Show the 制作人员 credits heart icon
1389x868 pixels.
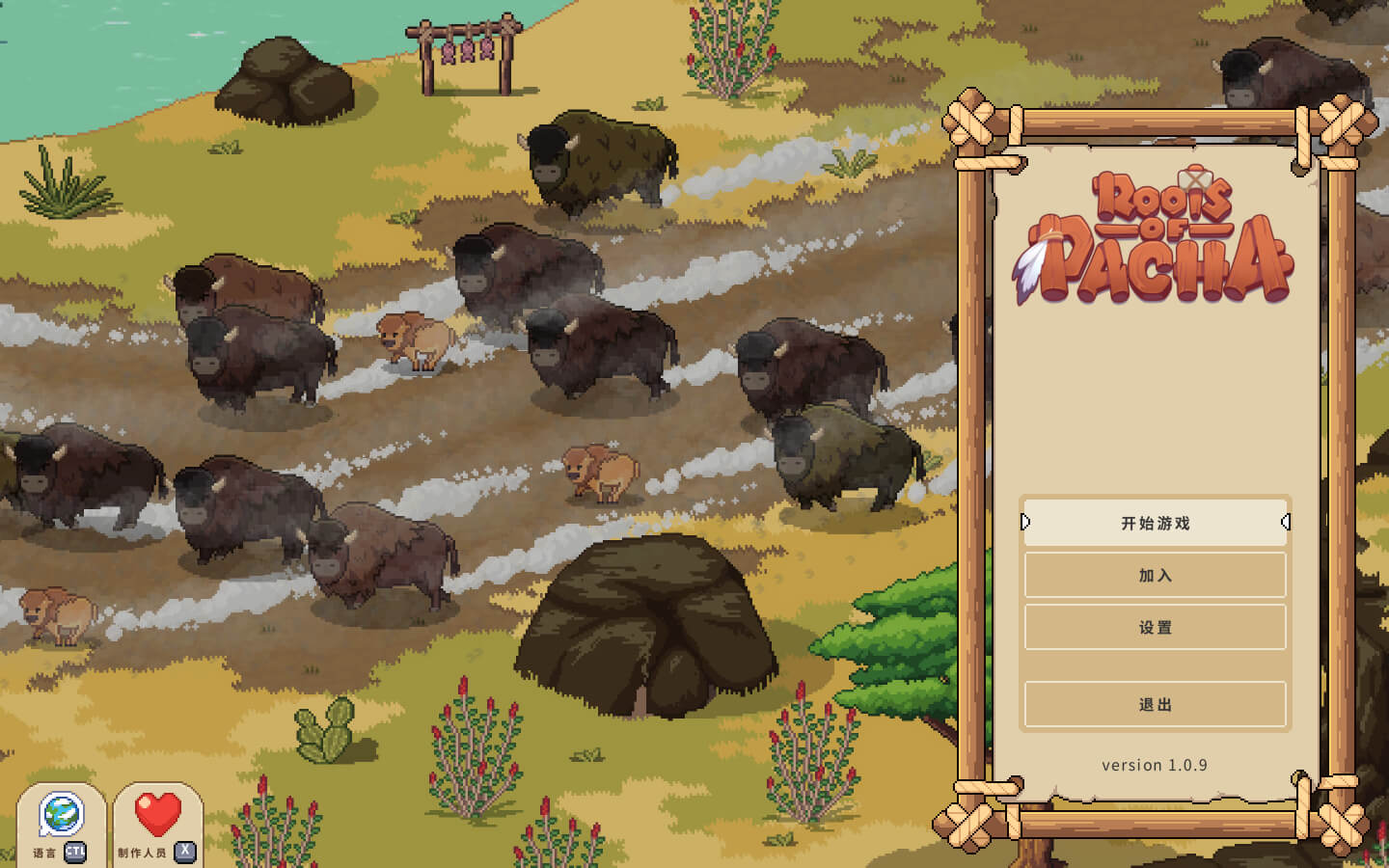157,816
